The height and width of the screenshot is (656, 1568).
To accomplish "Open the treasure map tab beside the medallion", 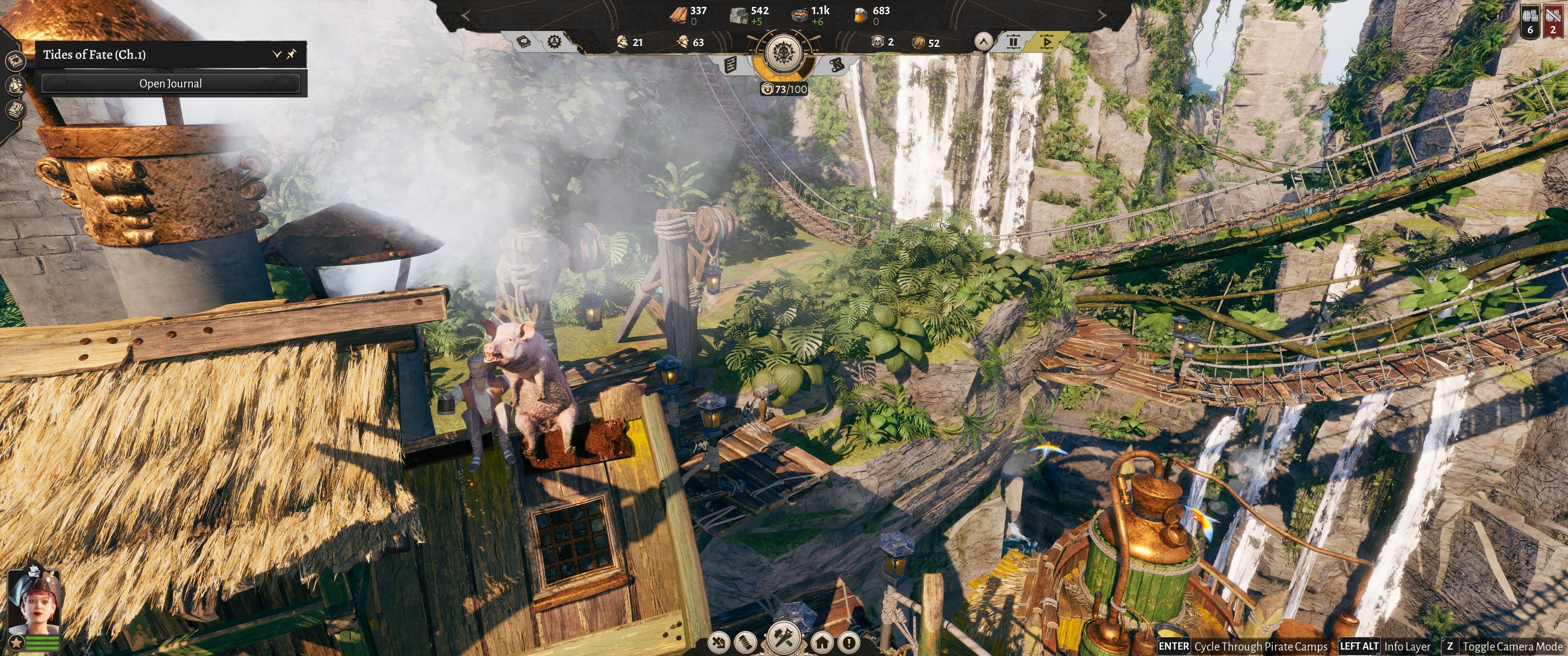I will click(x=836, y=64).
